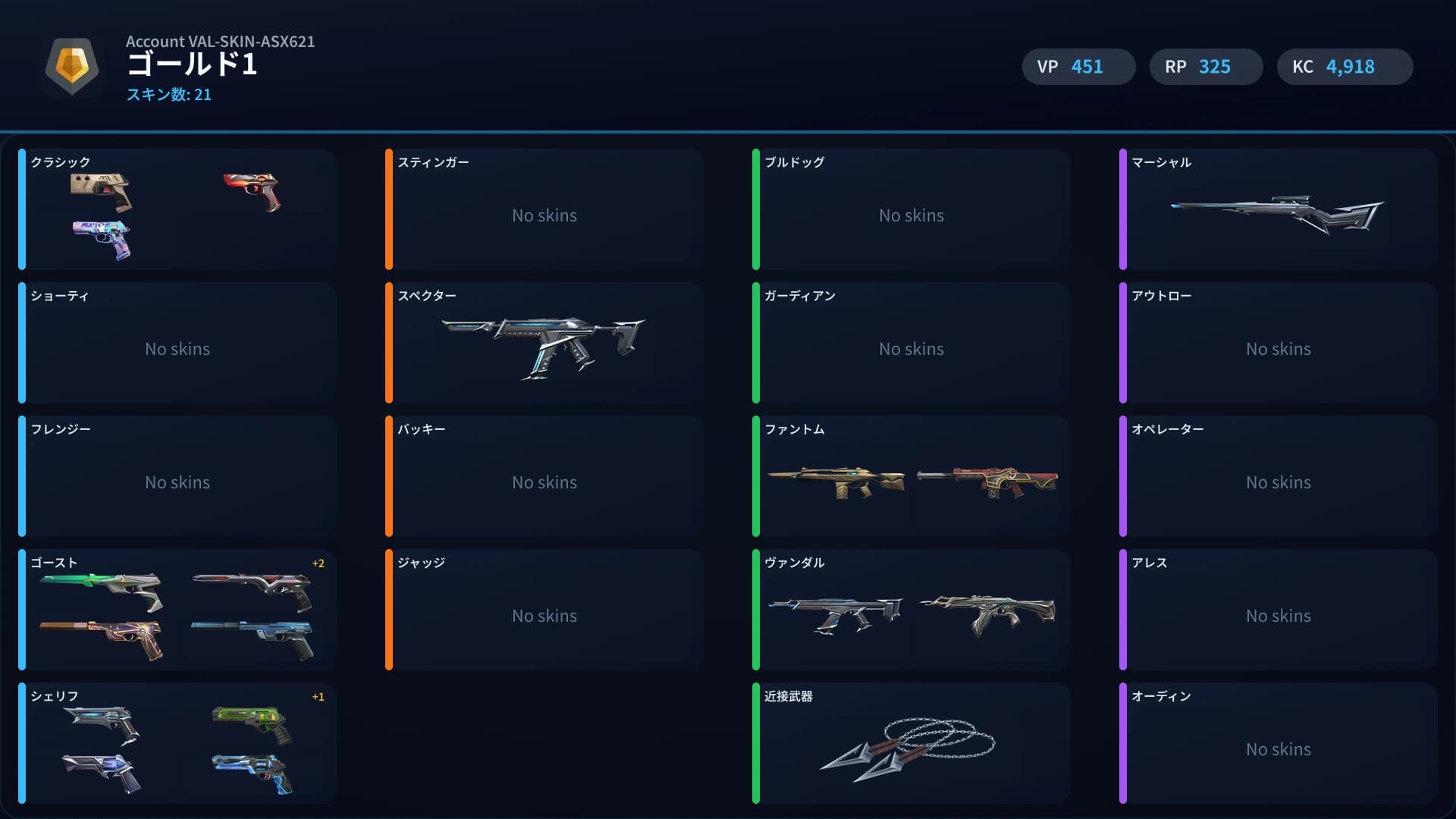Screen dimensions: 1456x819
Task: Open the ブルドッグ weapon card
Action: click(x=910, y=210)
